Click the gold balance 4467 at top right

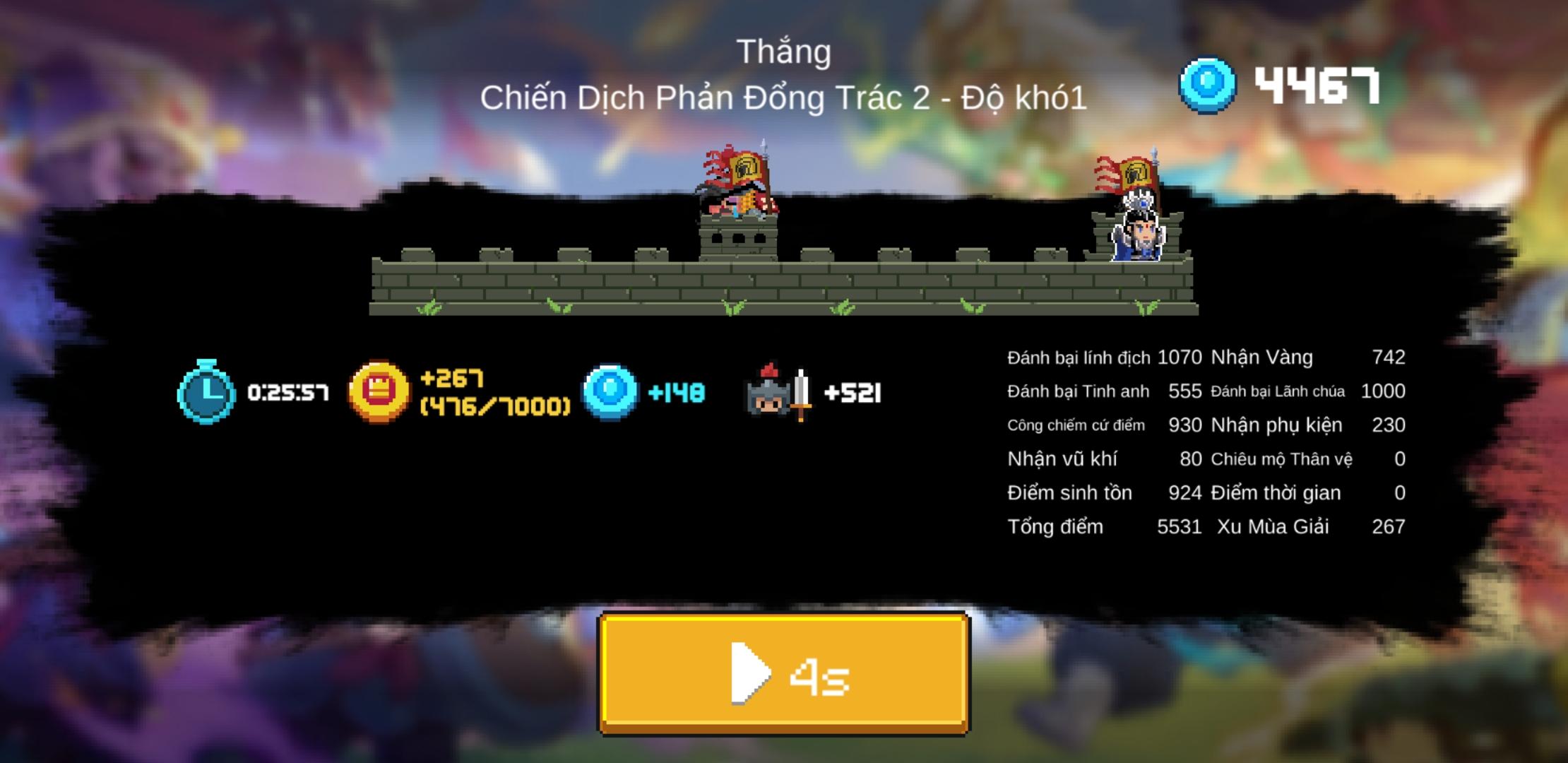click(x=1317, y=85)
